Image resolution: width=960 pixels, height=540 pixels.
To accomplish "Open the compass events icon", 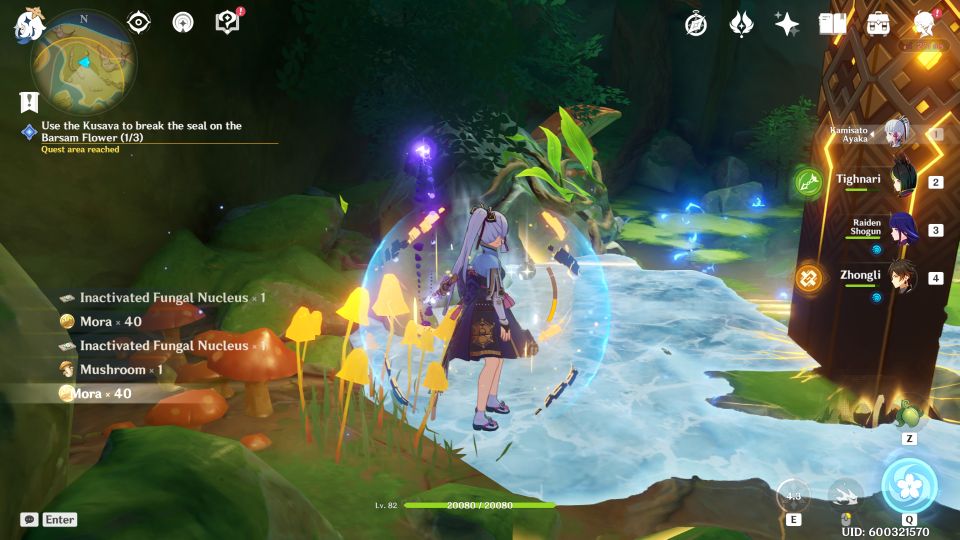I will pyautogui.click(x=696, y=24).
